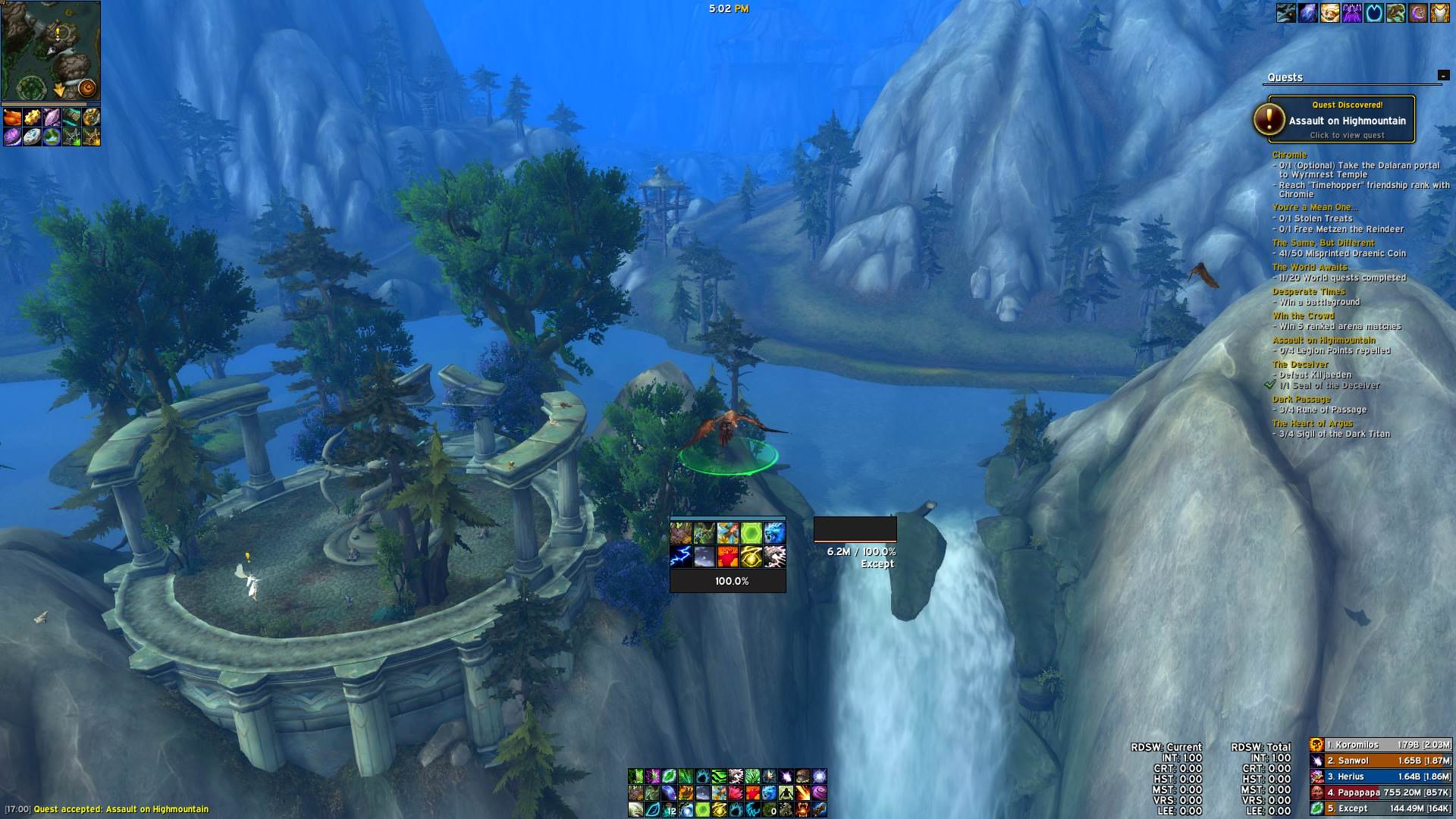Viewport: 1456px width, 819px height.
Task: Activate the blue roaring bear ability icon
Action: [774, 532]
